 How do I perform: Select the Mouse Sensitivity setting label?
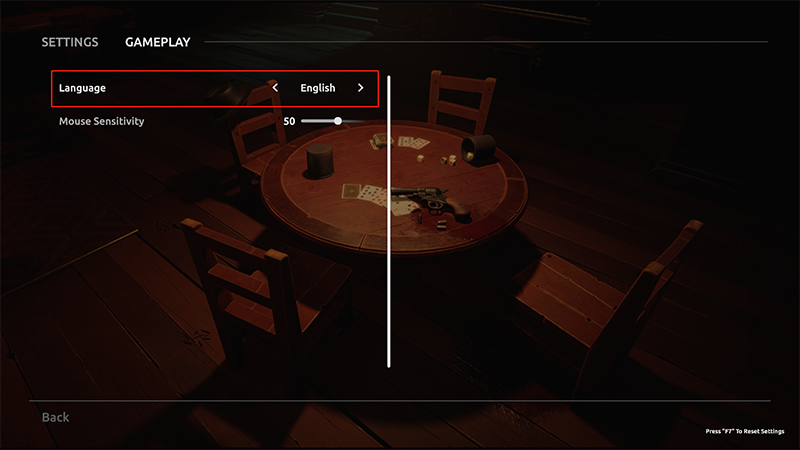pos(102,121)
